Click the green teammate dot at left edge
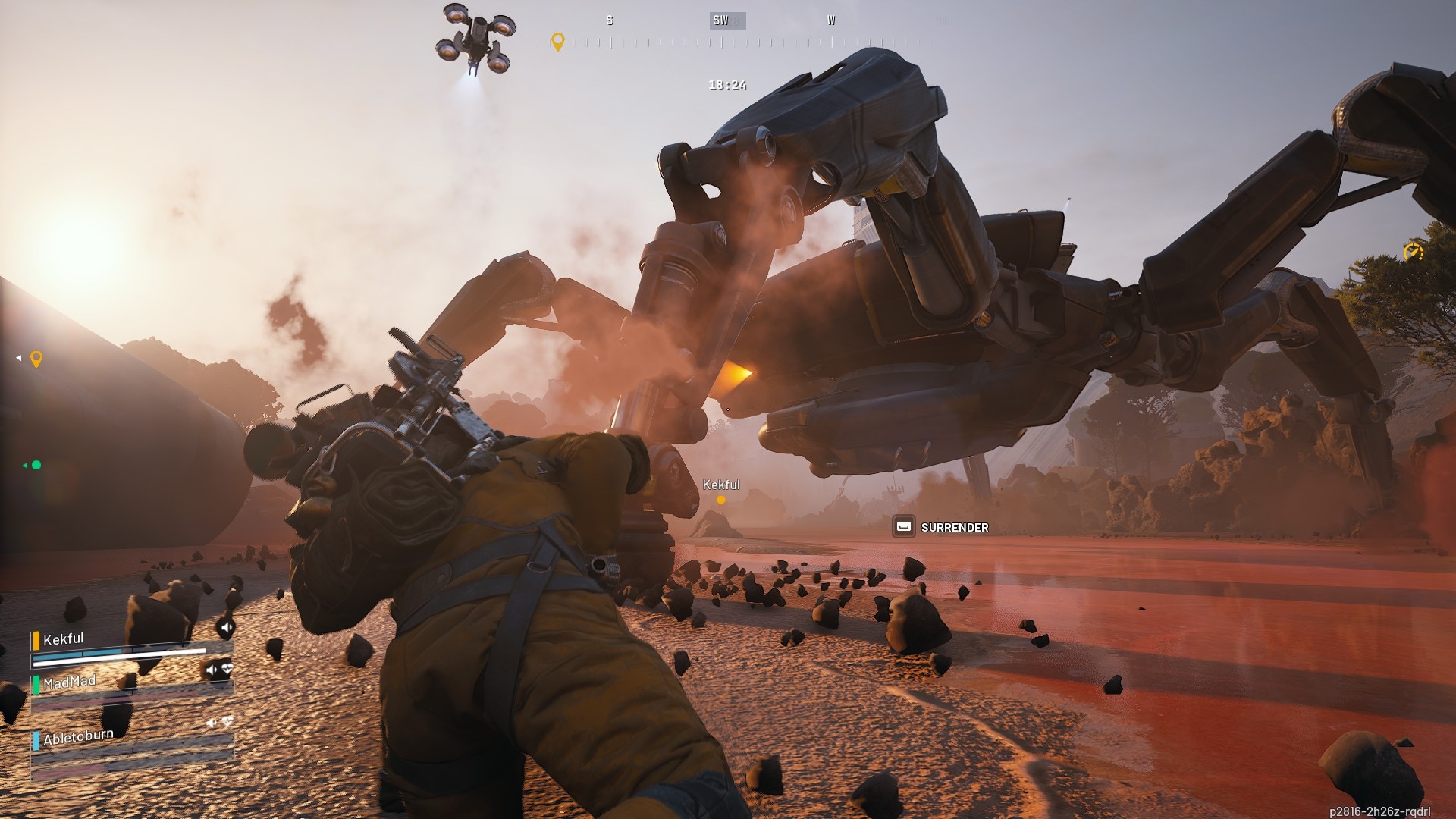 tap(36, 465)
